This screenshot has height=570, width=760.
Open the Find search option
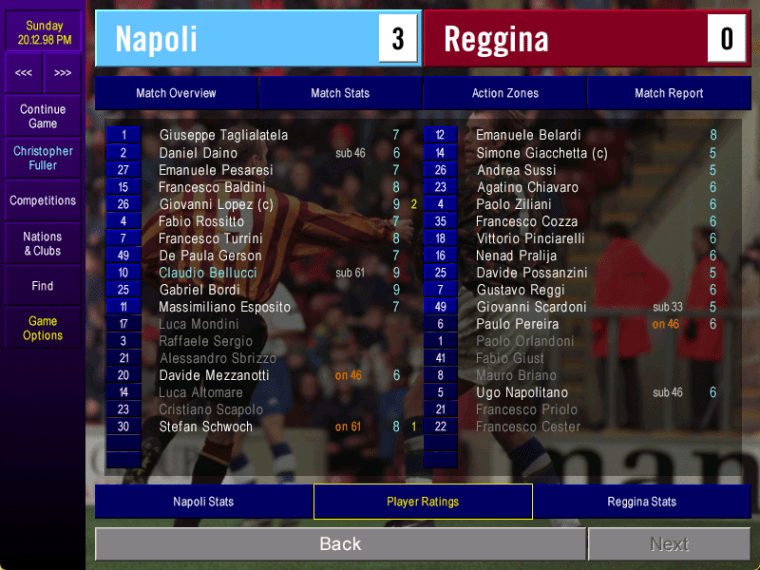coord(43,286)
